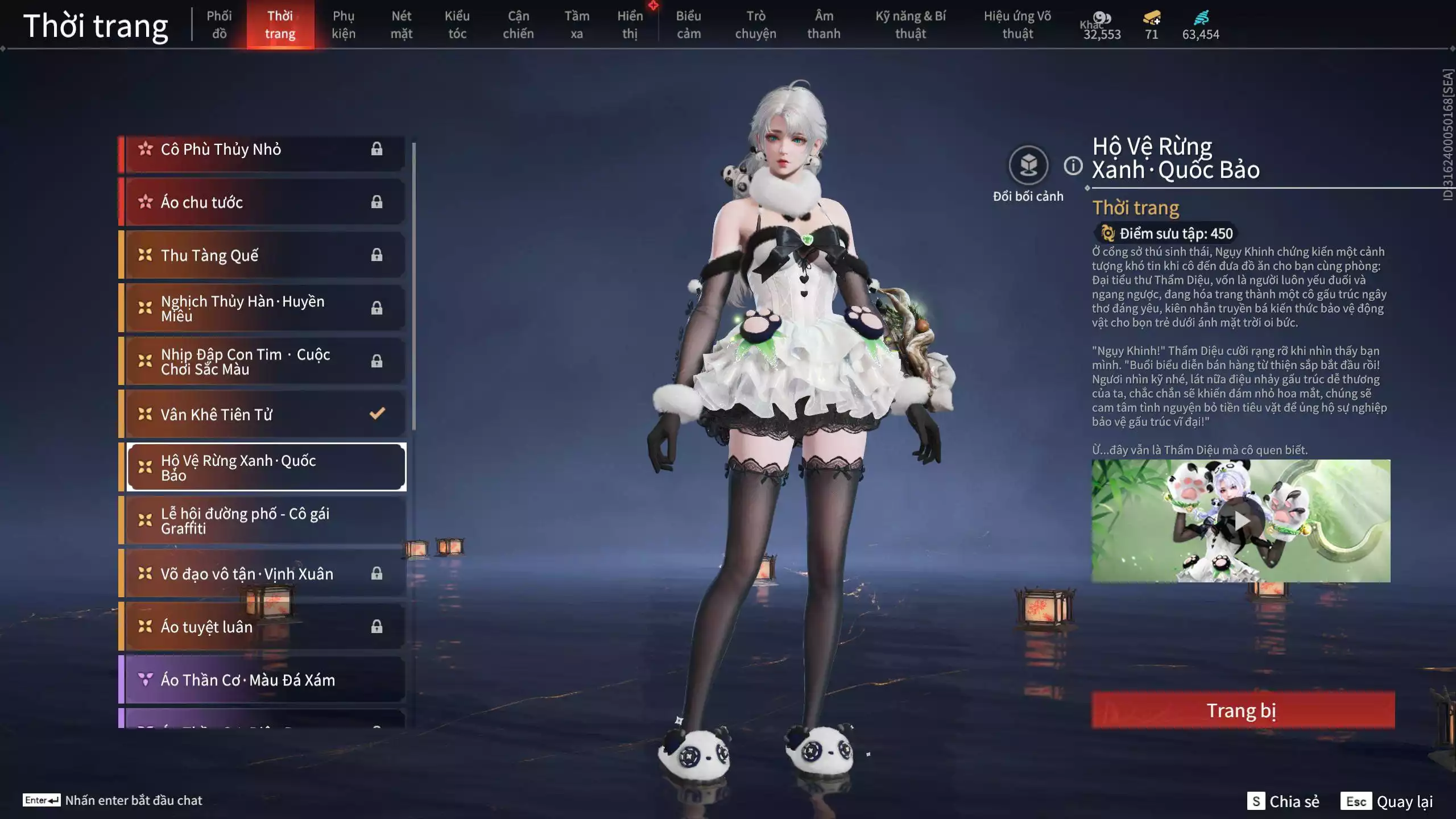Go to the Nét mặt tab
Viewport: 1456px width, 819px height.
(x=401, y=25)
